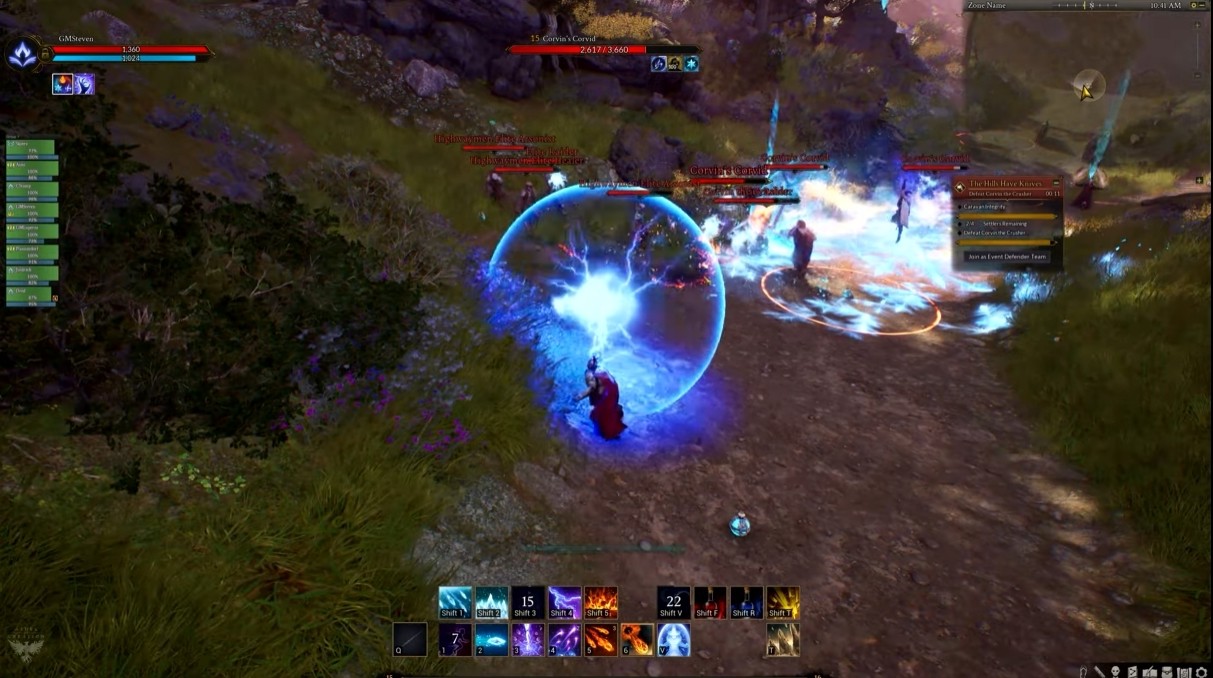The height and width of the screenshot is (678, 1213).
Task: Cast the purple lightning Shift 4 spell
Action: click(x=564, y=602)
